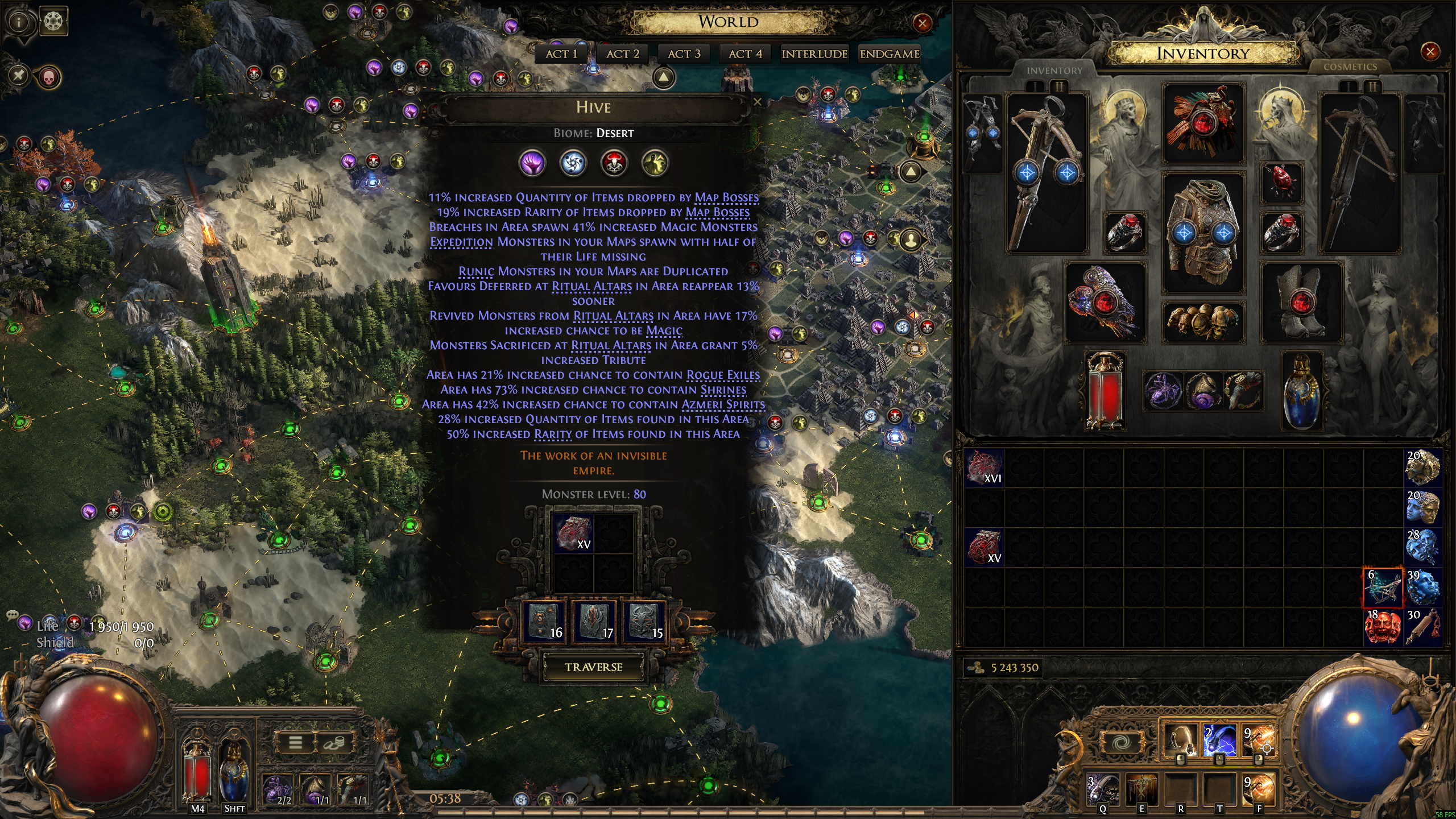
Task: Close the Inventory panel
Action: 1429,52
